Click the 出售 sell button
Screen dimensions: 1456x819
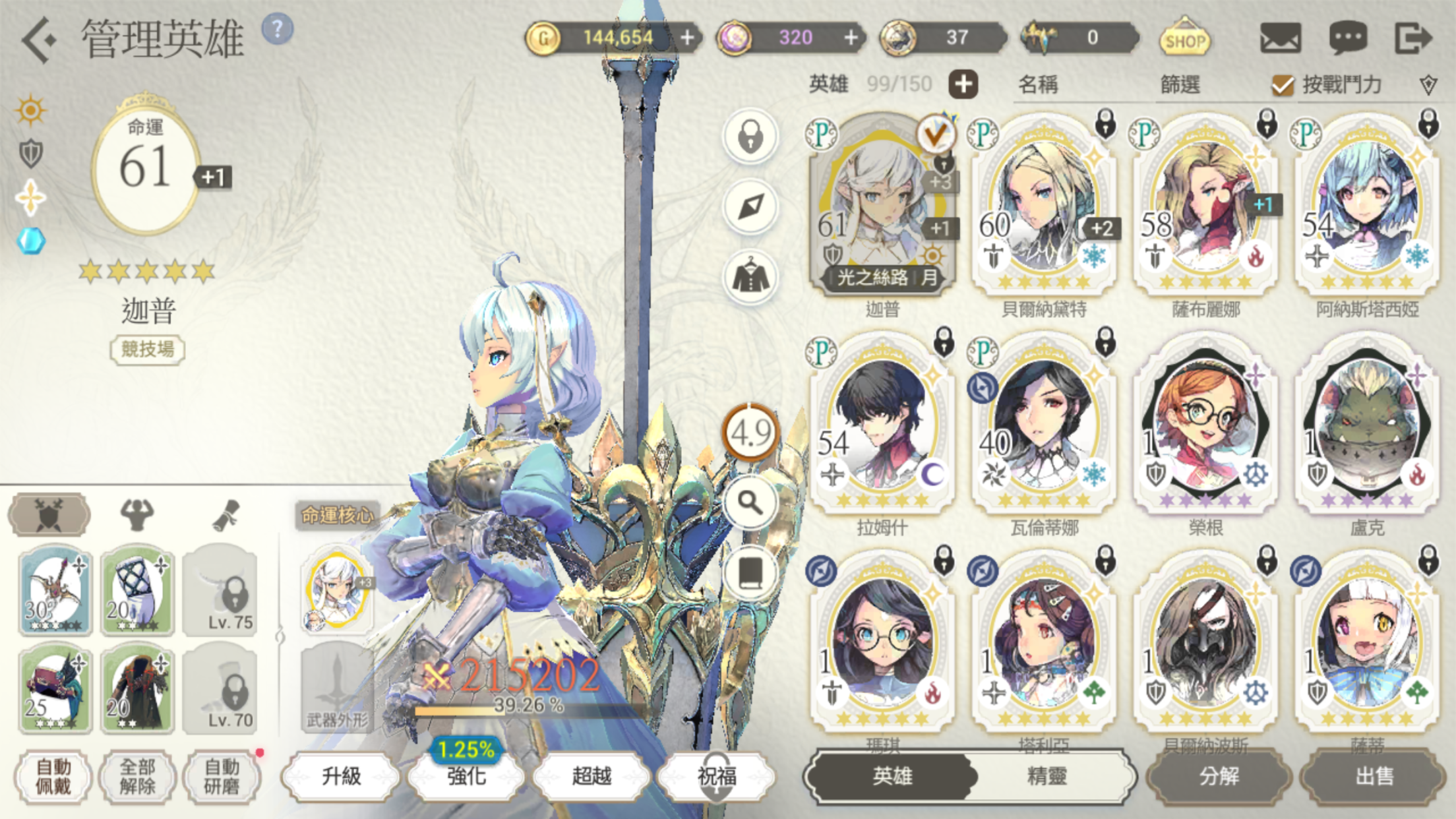1374,776
